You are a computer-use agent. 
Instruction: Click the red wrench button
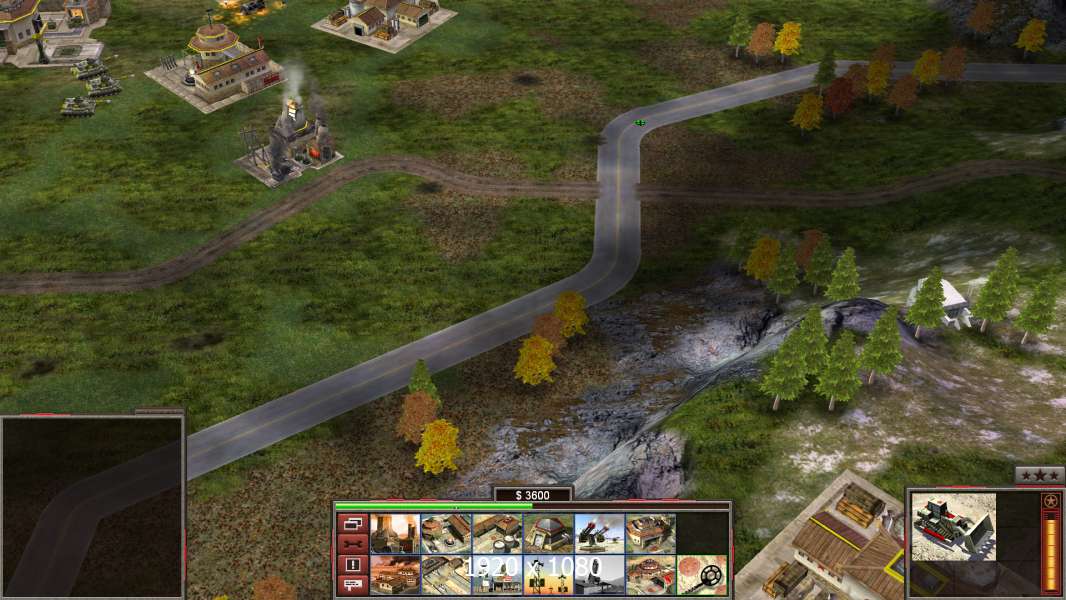[352, 544]
